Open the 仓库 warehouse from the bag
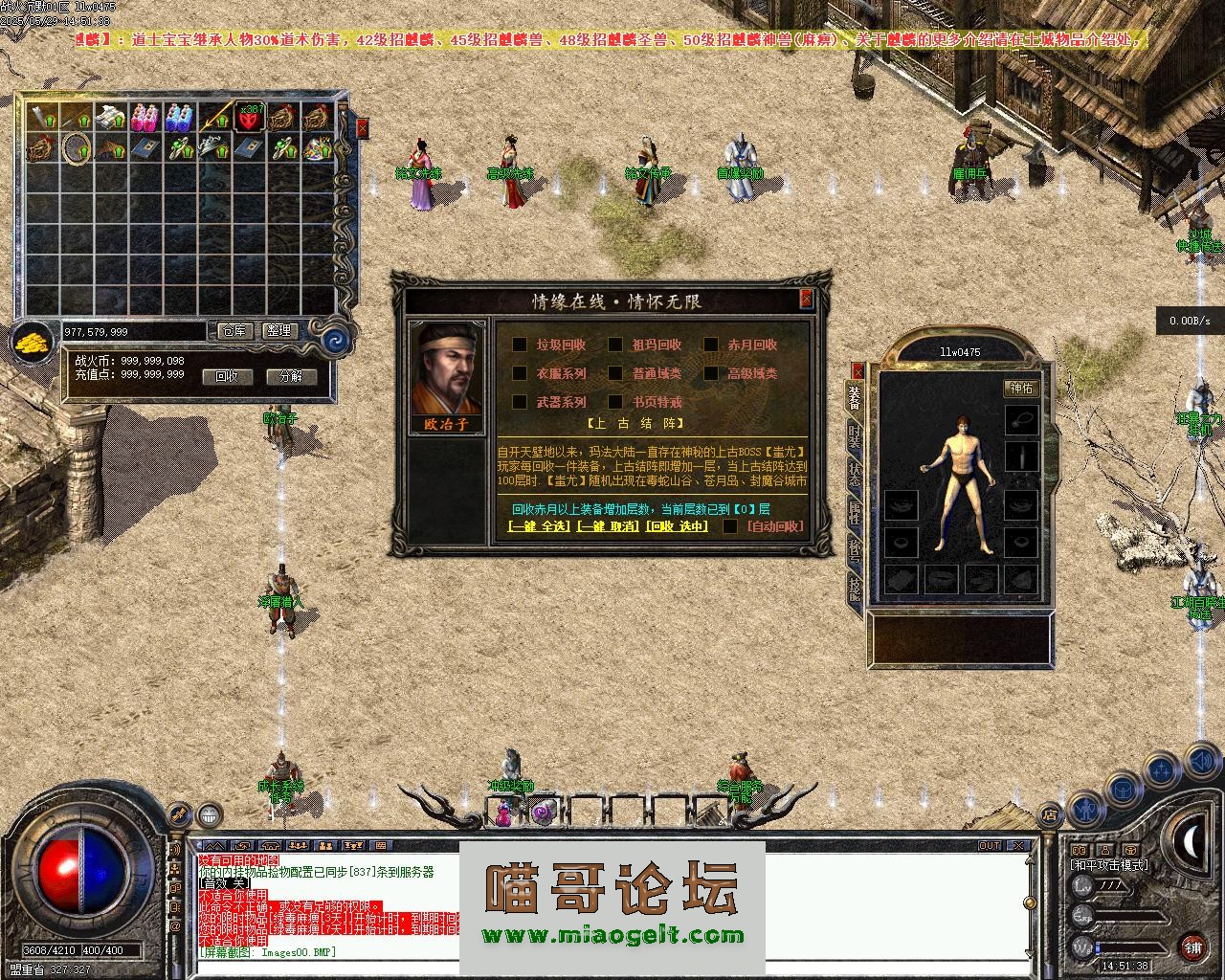1225x980 pixels. [x=234, y=331]
